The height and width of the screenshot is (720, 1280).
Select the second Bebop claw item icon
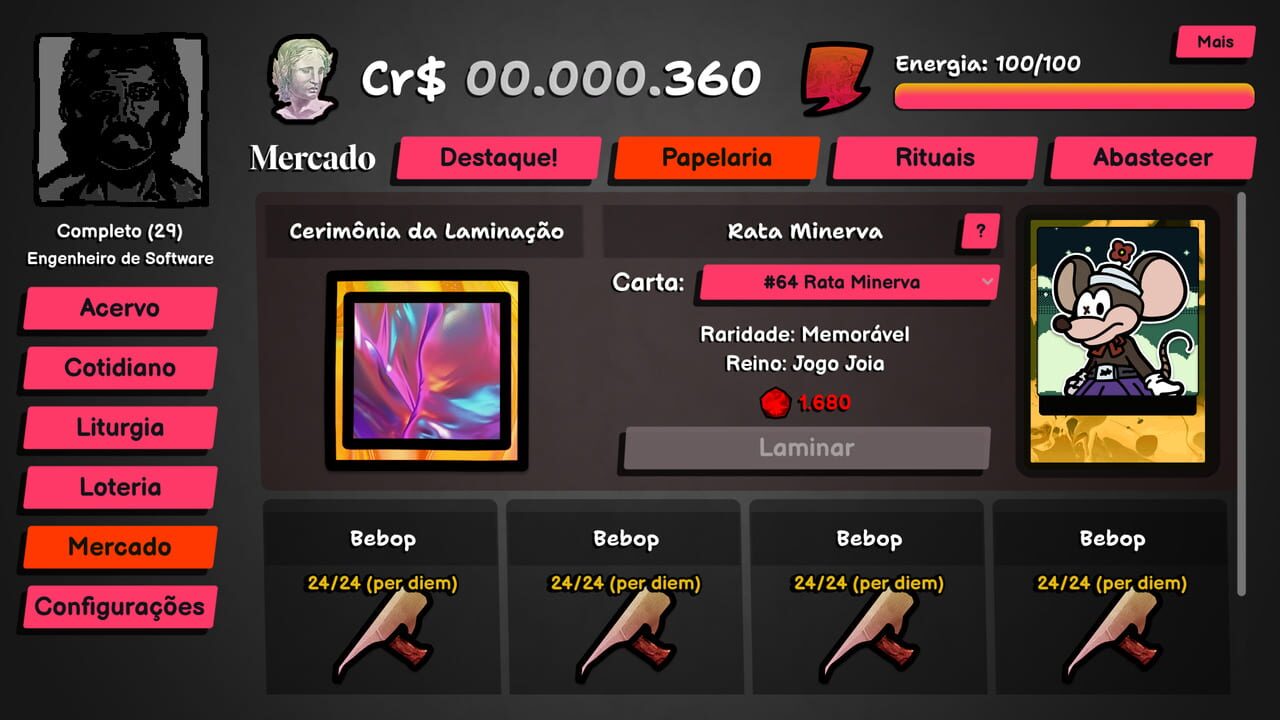coord(626,640)
